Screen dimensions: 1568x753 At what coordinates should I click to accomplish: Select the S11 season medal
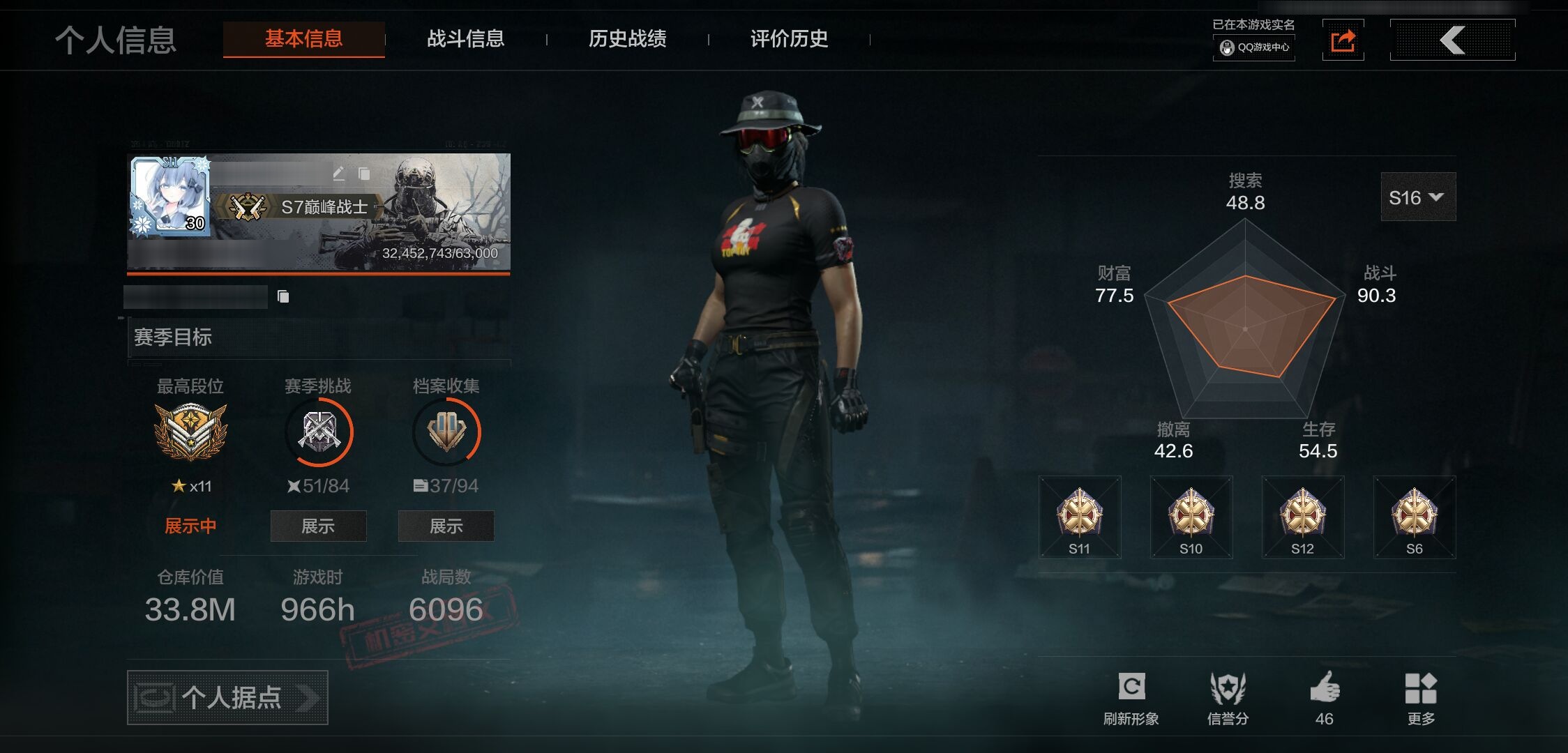coord(1080,517)
